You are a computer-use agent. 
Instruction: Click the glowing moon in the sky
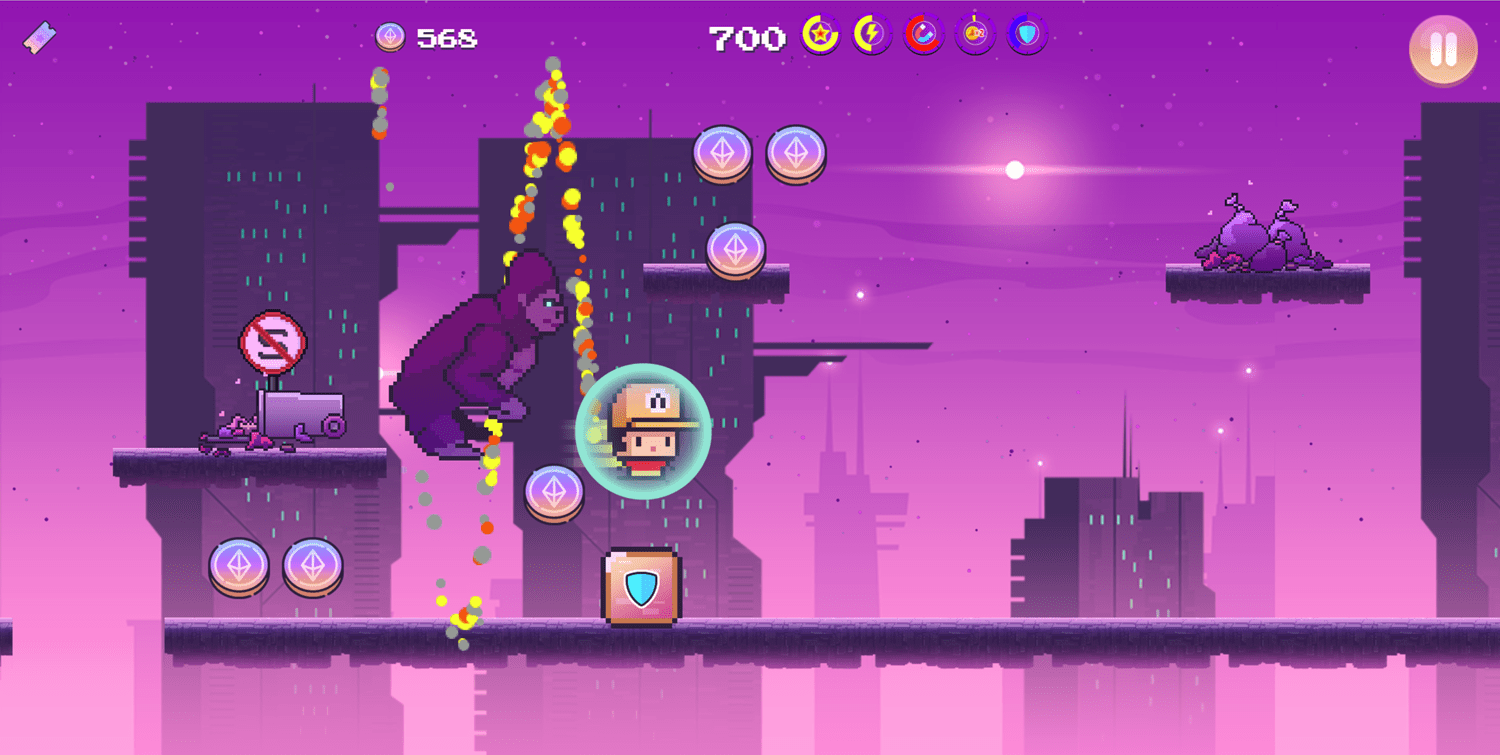coord(1013,170)
